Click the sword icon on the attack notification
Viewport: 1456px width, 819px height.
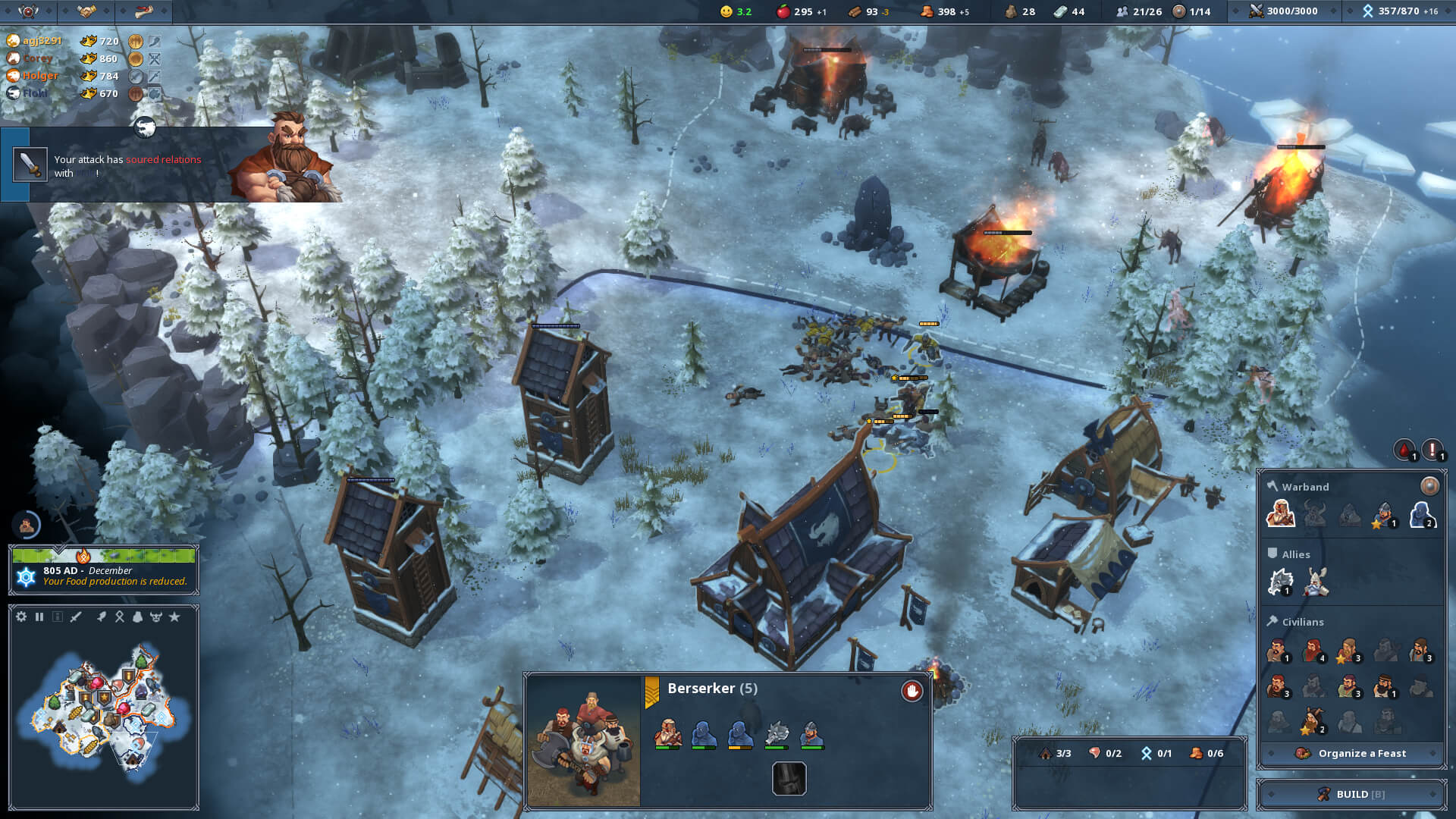[30, 165]
